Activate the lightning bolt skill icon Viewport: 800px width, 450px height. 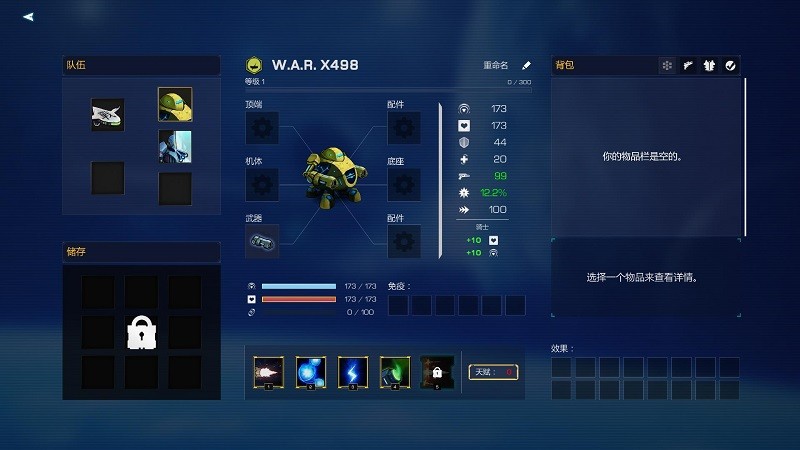coord(352,372)
